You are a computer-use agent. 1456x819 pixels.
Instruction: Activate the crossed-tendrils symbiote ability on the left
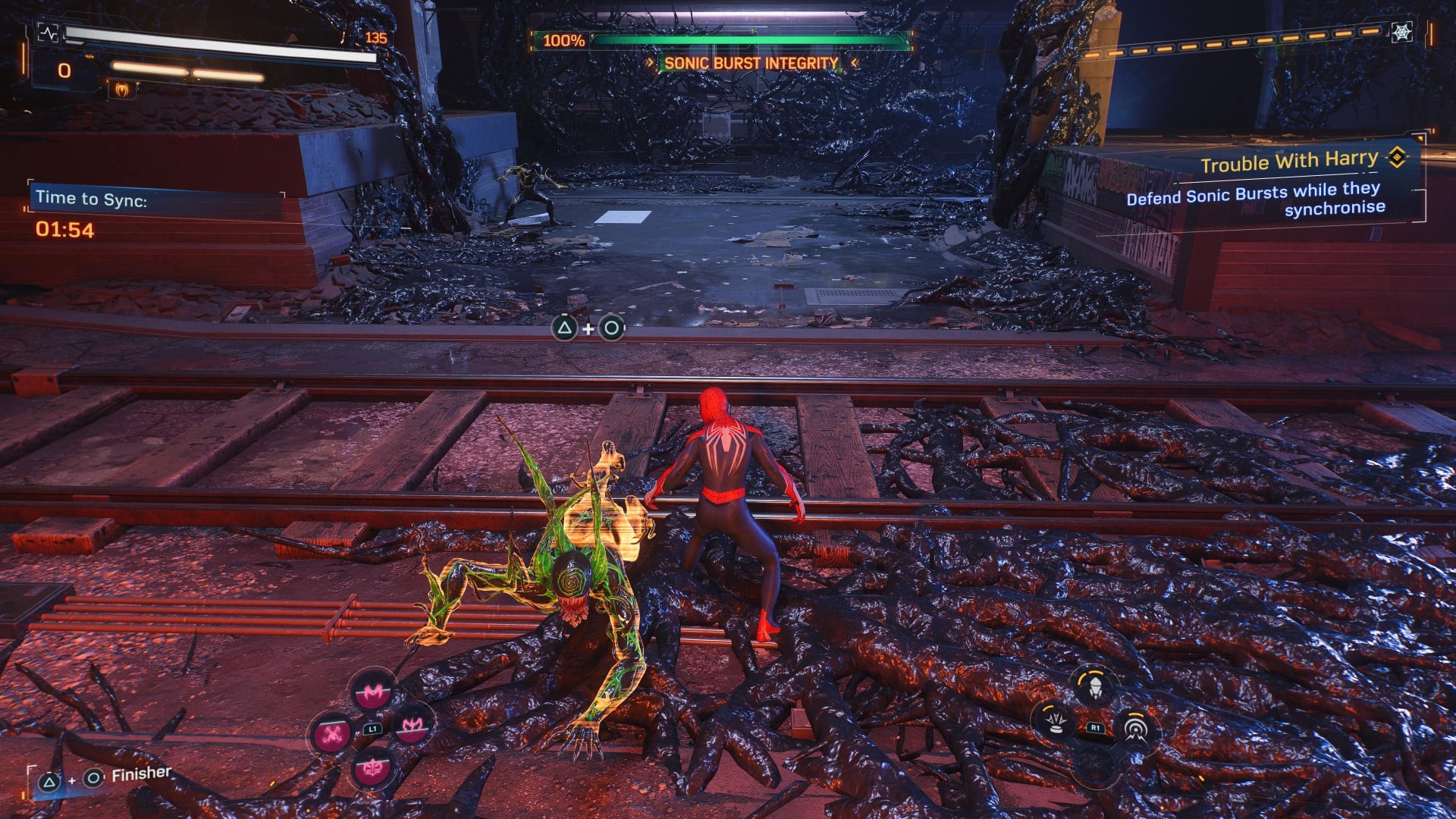tap(332, 733)
